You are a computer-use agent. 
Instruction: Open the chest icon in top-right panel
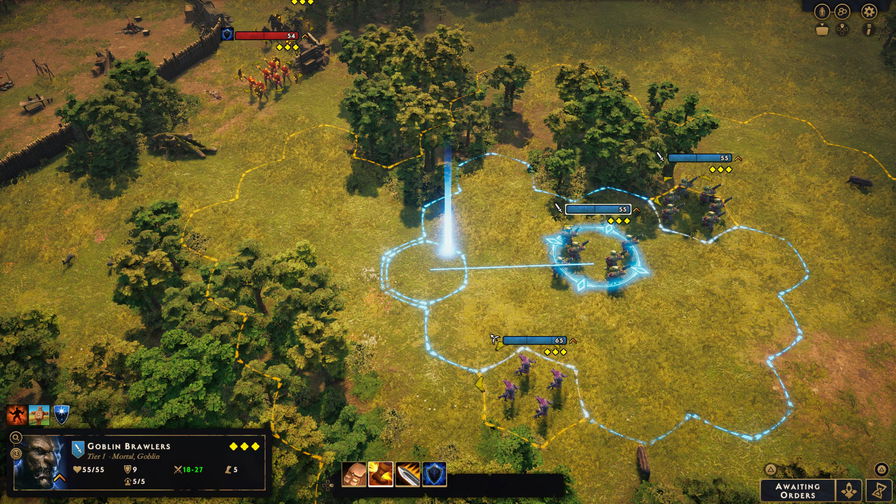point(822,29)
